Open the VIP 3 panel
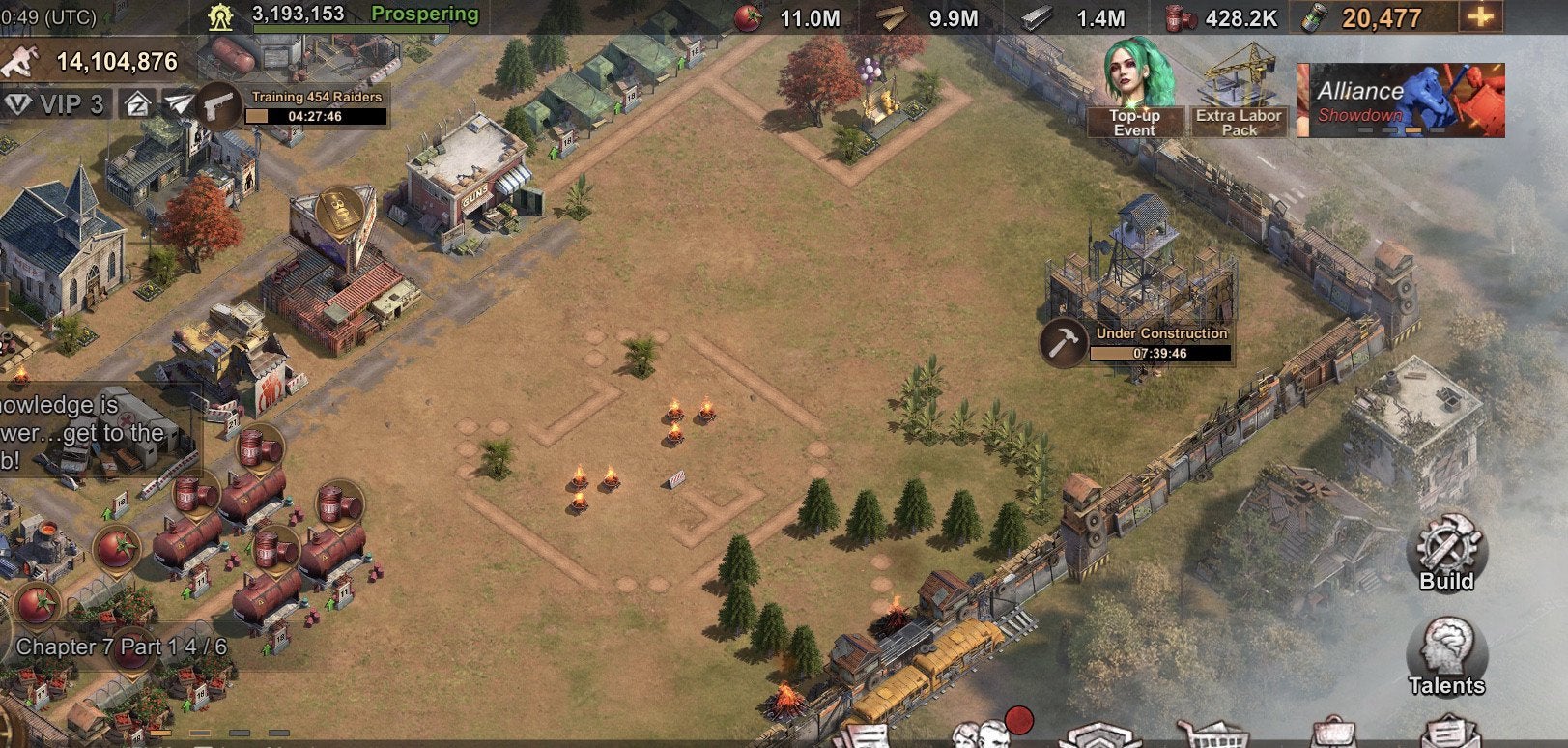The image size is (1568, 748). (x=55, y=104)
